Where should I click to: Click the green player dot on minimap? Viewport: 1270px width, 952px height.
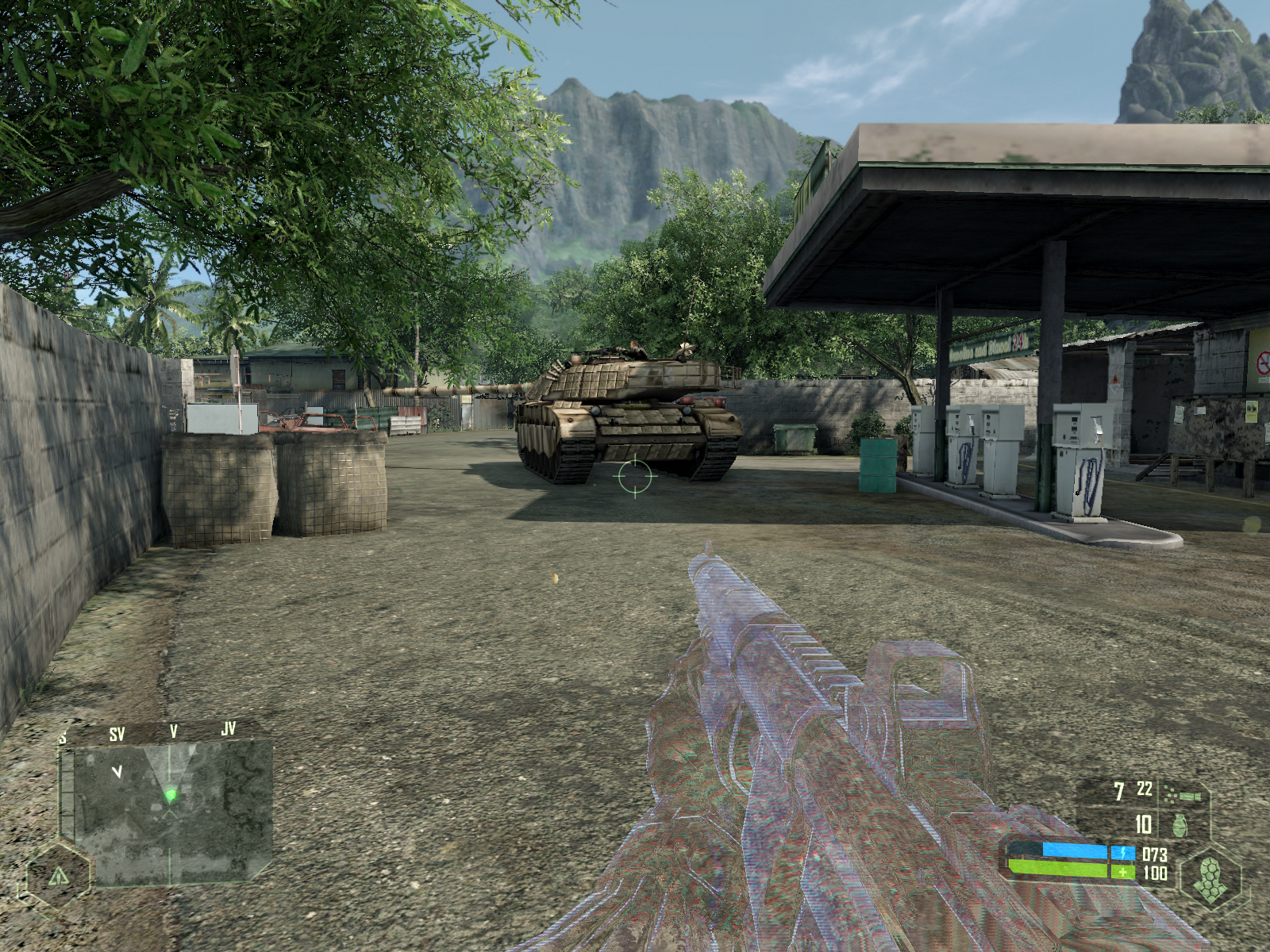click(x=171, y=794)
